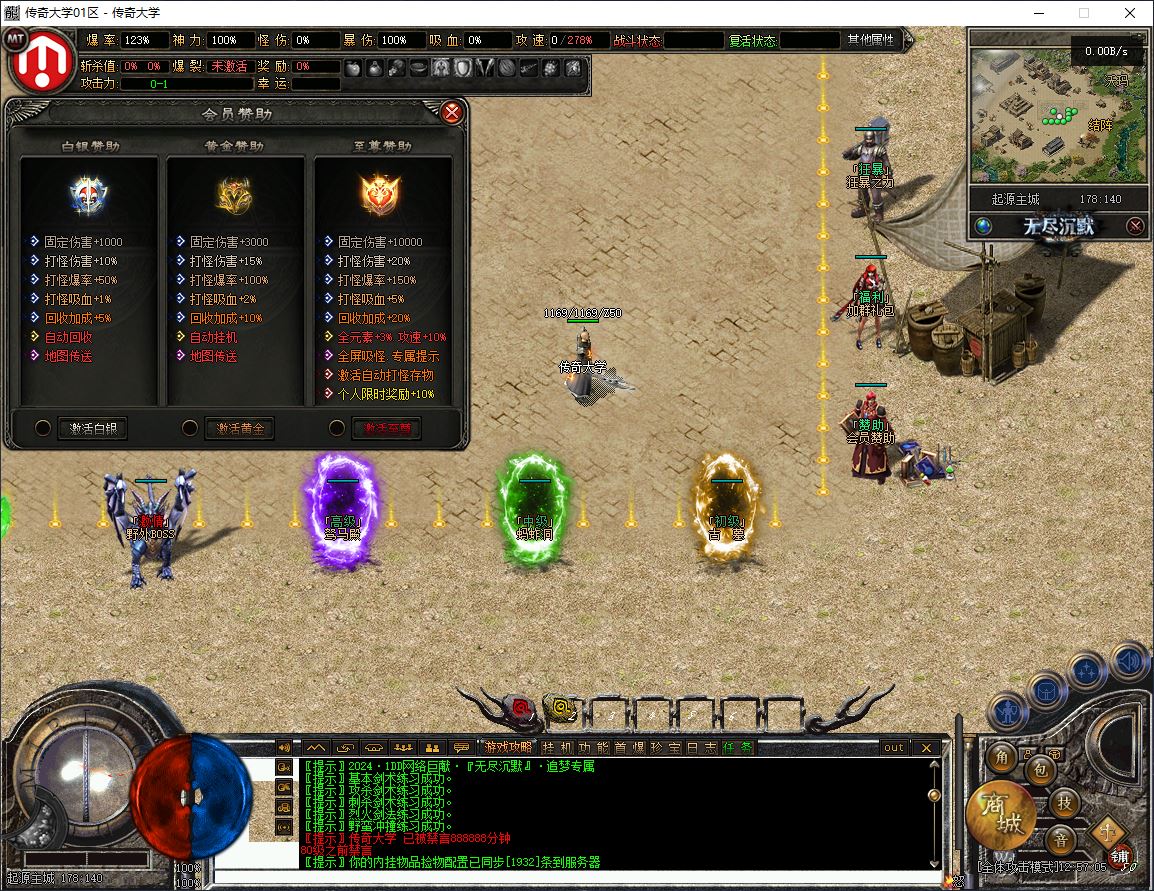Click the 'out' button on chat bar

(x=893, y=747)
